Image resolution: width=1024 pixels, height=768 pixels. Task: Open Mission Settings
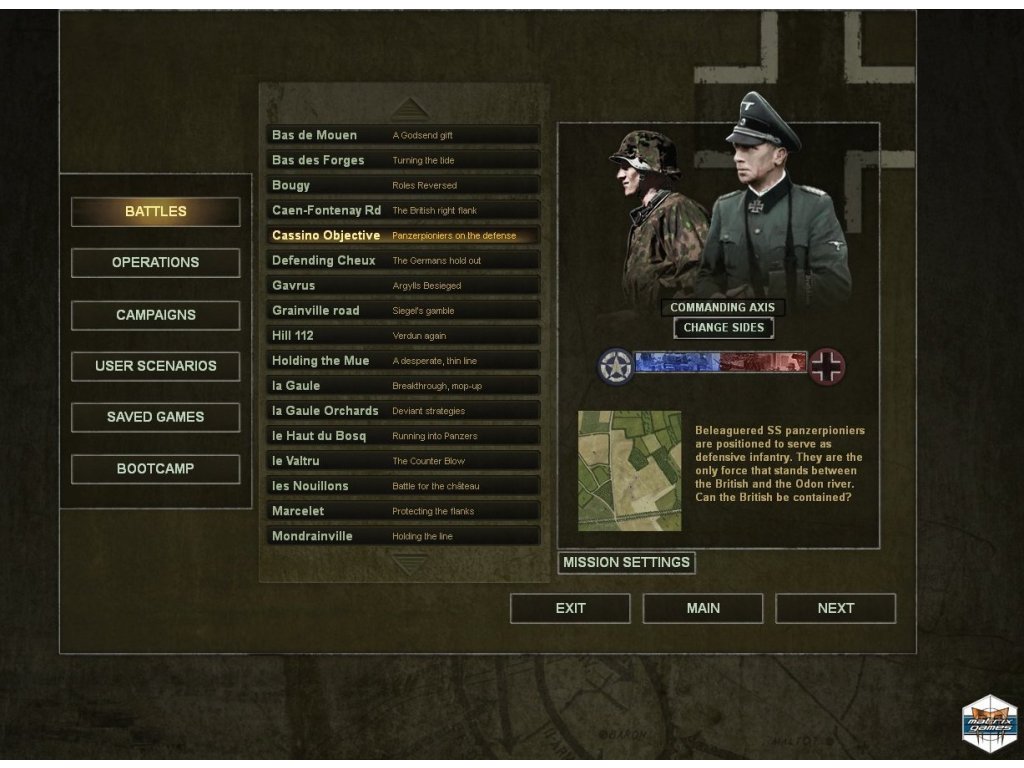point(626,563)
